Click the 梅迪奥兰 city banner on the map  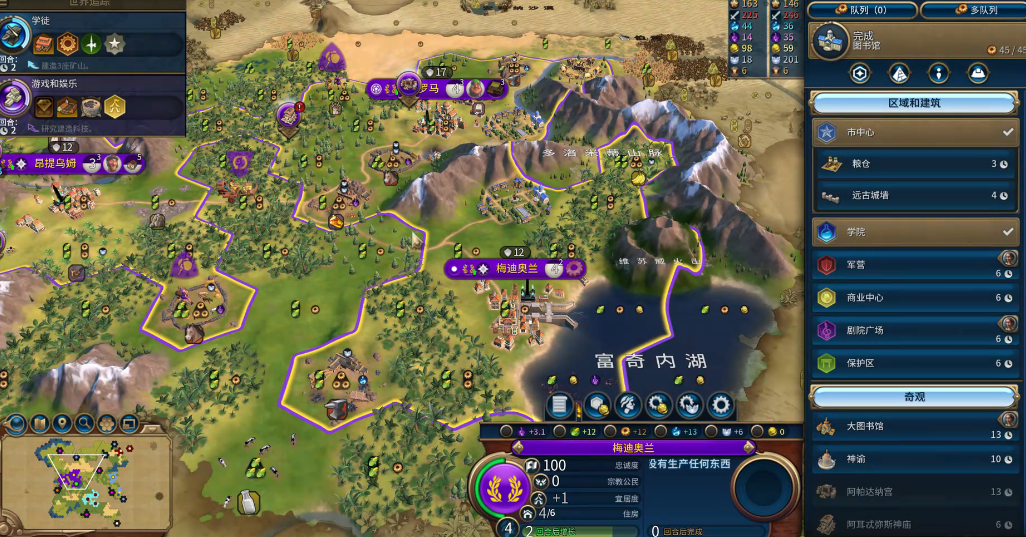pyautogui.click(x=516, y=268)
